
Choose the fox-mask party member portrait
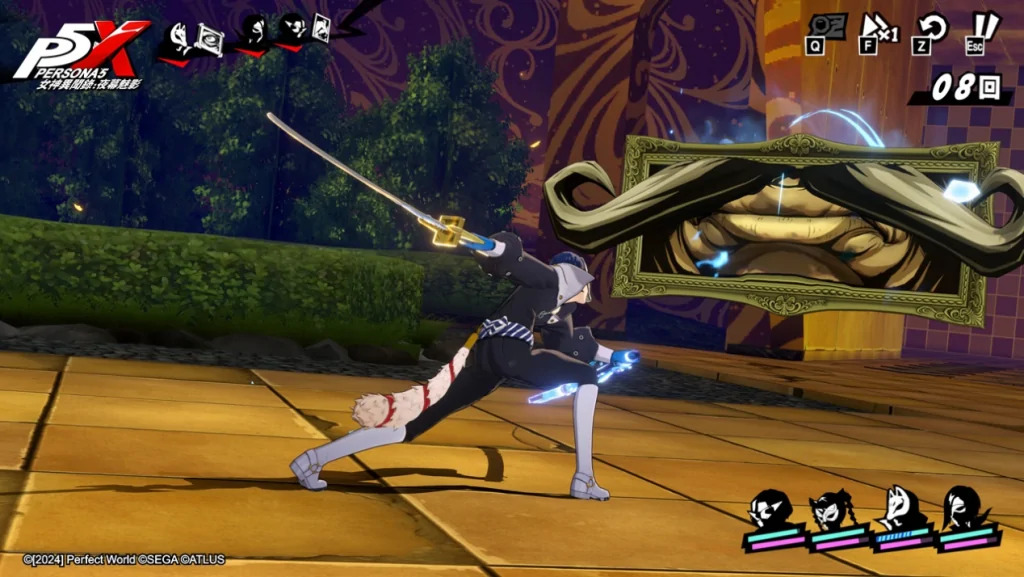tap(899, 510)
